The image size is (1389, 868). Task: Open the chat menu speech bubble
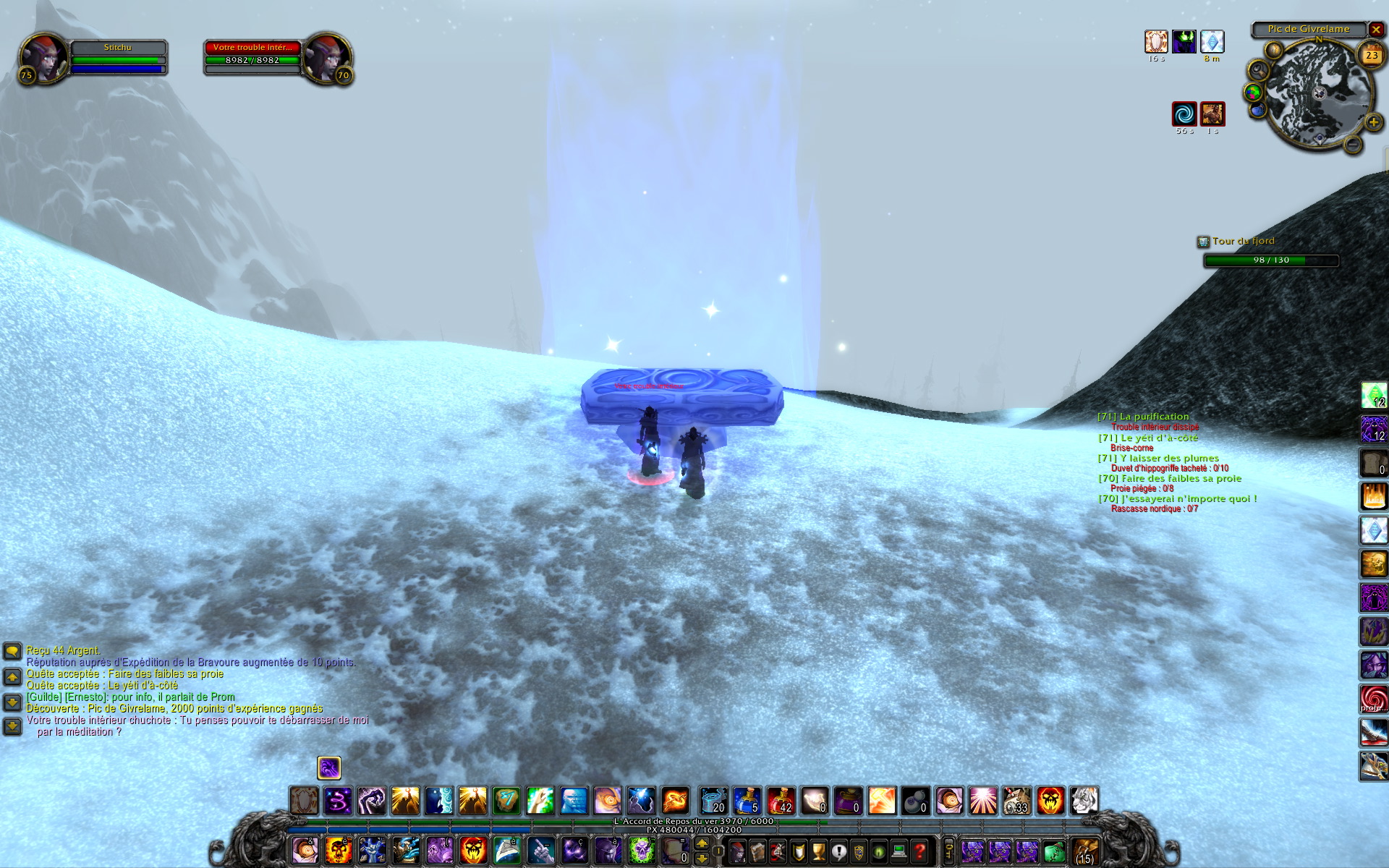(12, 652)
